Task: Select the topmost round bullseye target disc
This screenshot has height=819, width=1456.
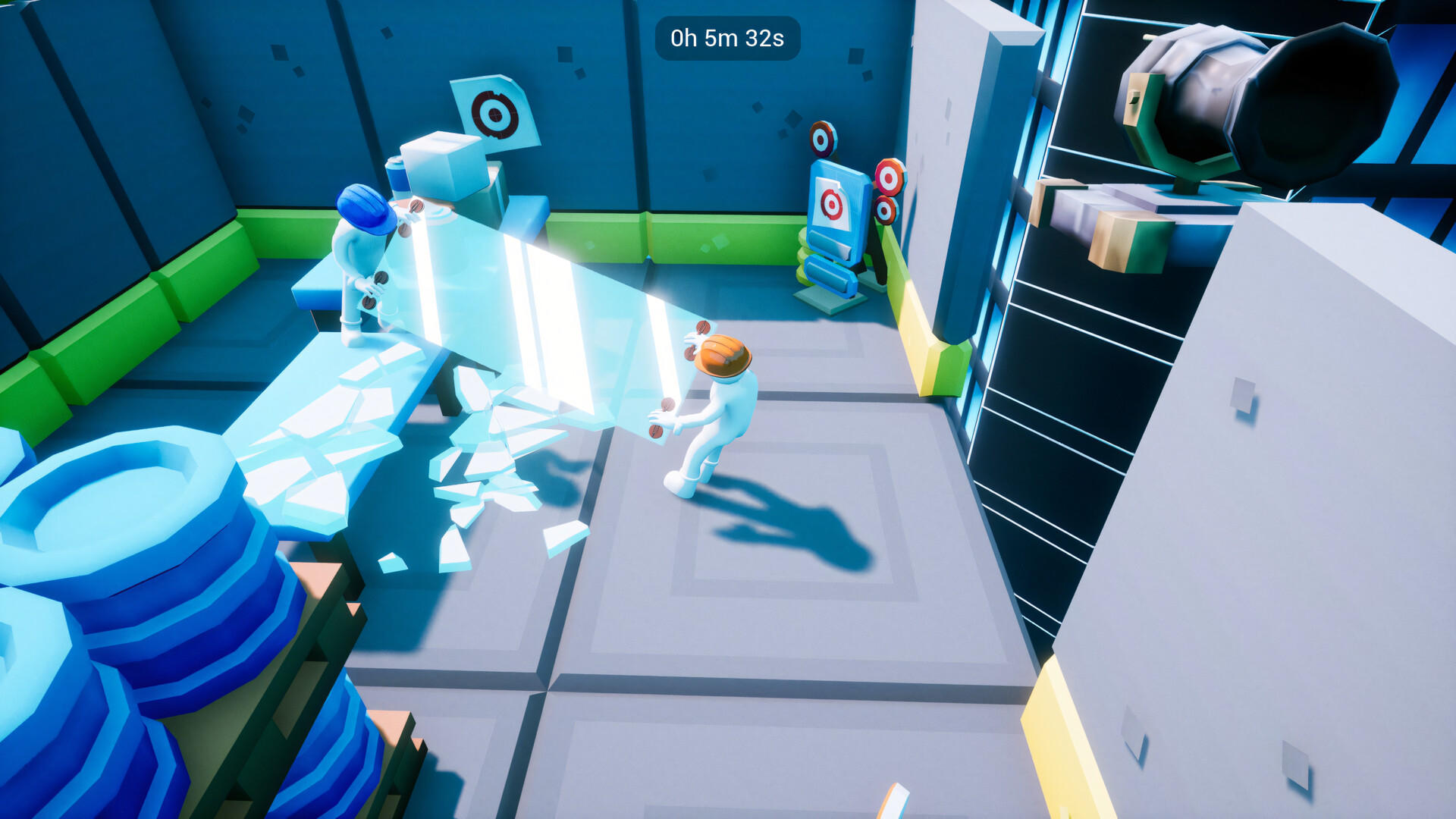Action: (822, 140)
